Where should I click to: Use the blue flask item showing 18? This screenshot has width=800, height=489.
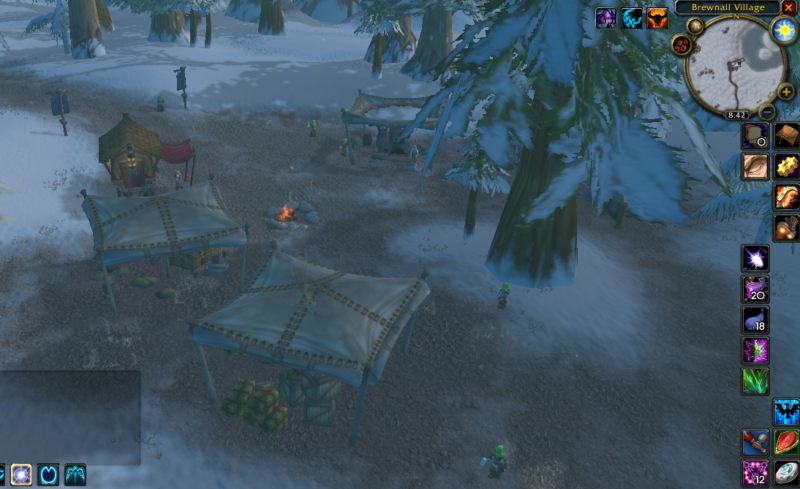click(x=755, y=320)
